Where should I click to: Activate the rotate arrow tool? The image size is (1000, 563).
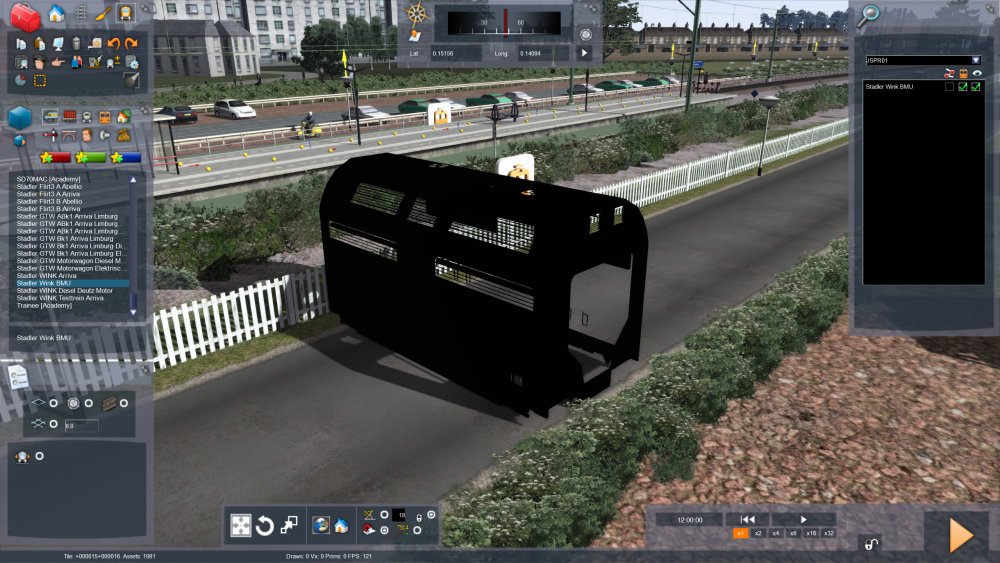[x=265, y=525]
